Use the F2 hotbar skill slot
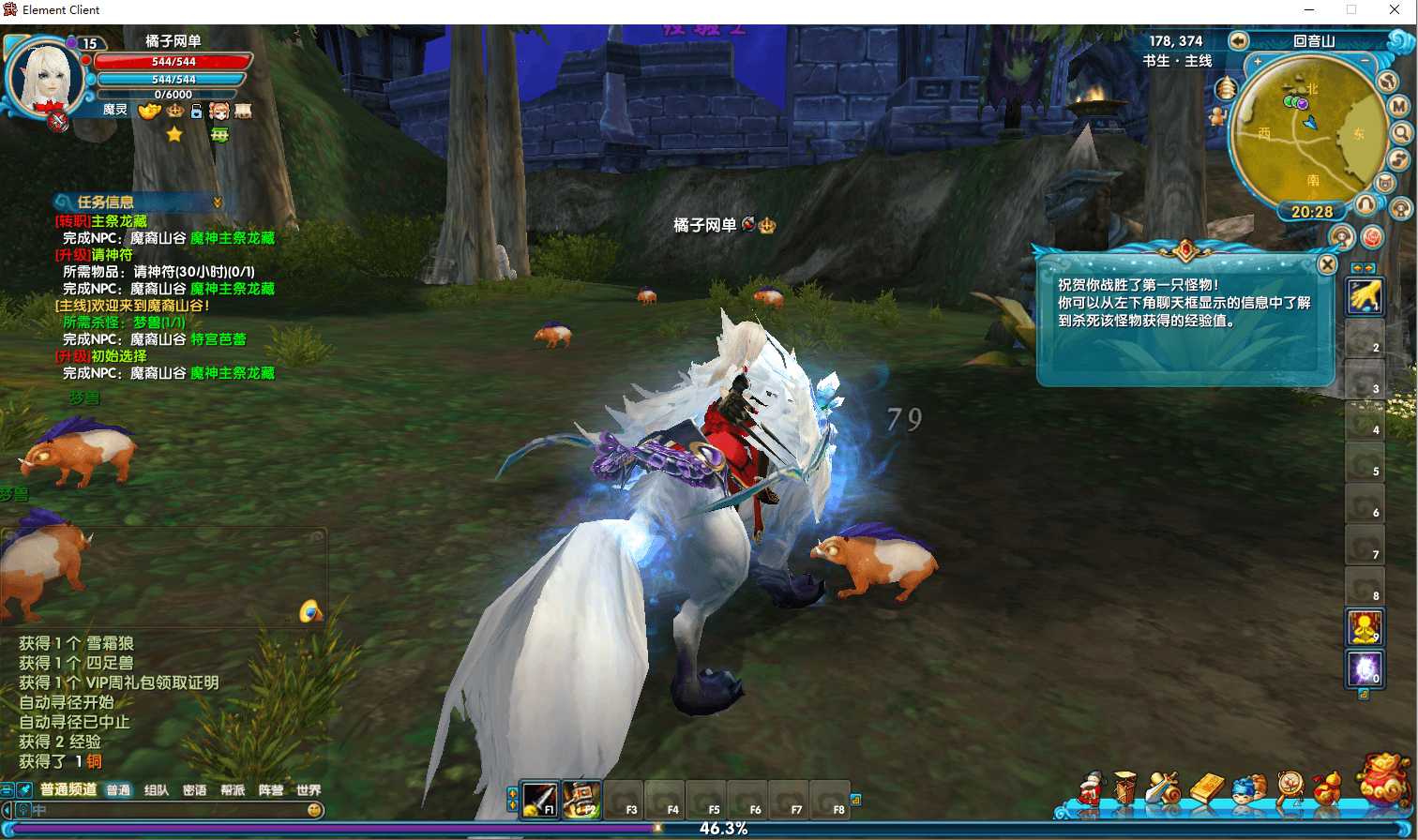Image resolution: width=1418 pixels, height=840 pixels. coord(581,799)
